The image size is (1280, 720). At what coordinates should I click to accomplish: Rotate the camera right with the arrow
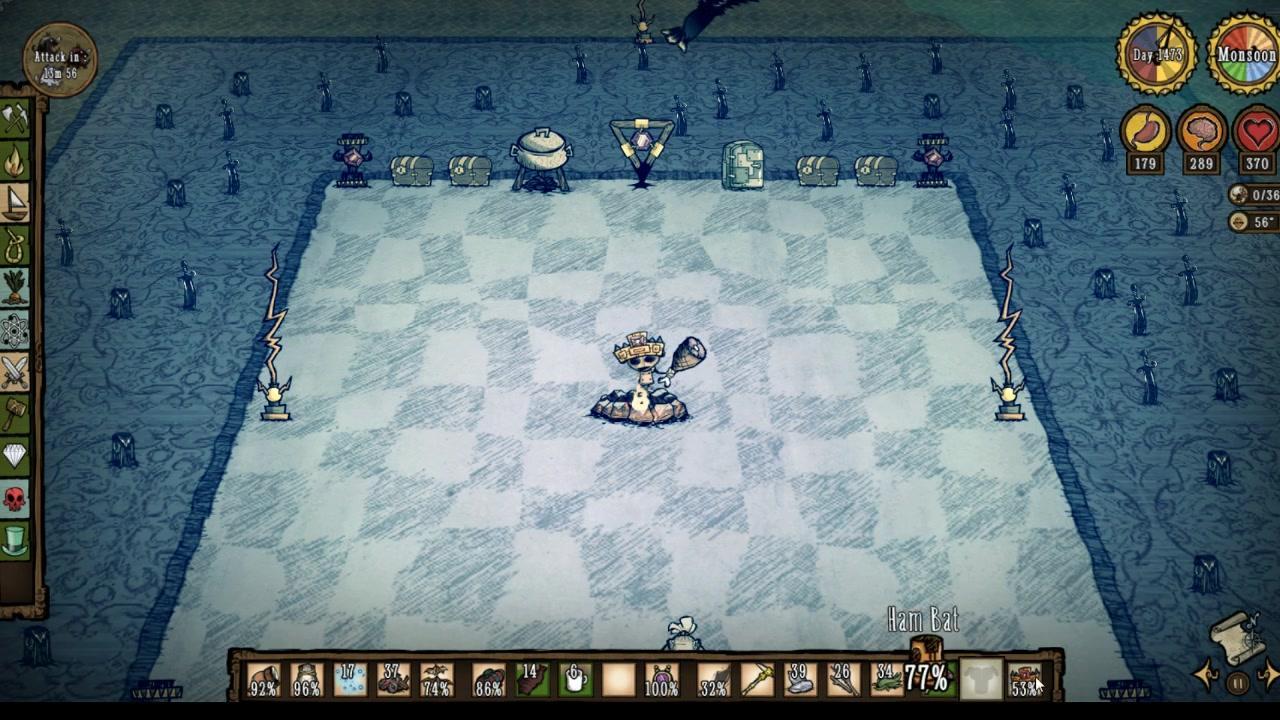tap(1270, 673)
